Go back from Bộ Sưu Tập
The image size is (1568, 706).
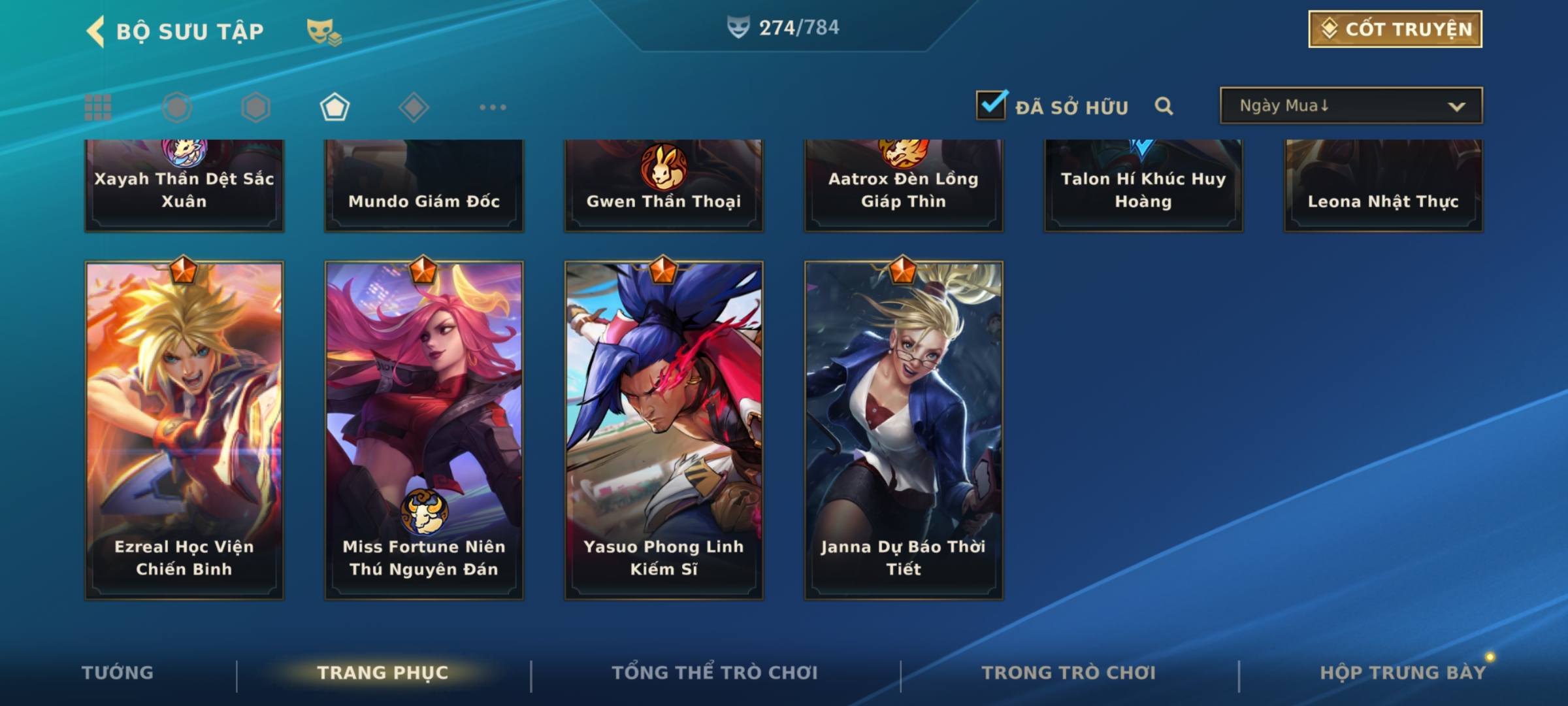pyautogui.click(x=96, y=31)
